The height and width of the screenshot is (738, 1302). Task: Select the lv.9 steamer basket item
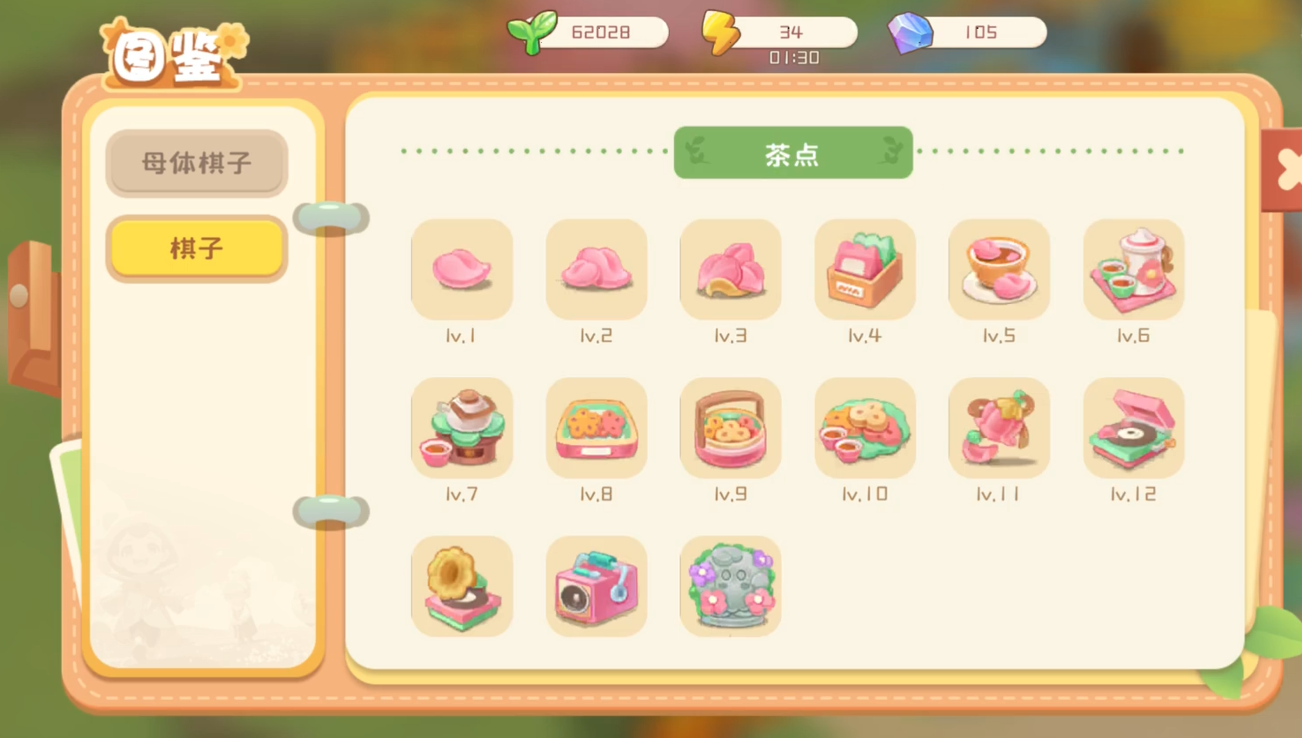(x=730, y=428)
